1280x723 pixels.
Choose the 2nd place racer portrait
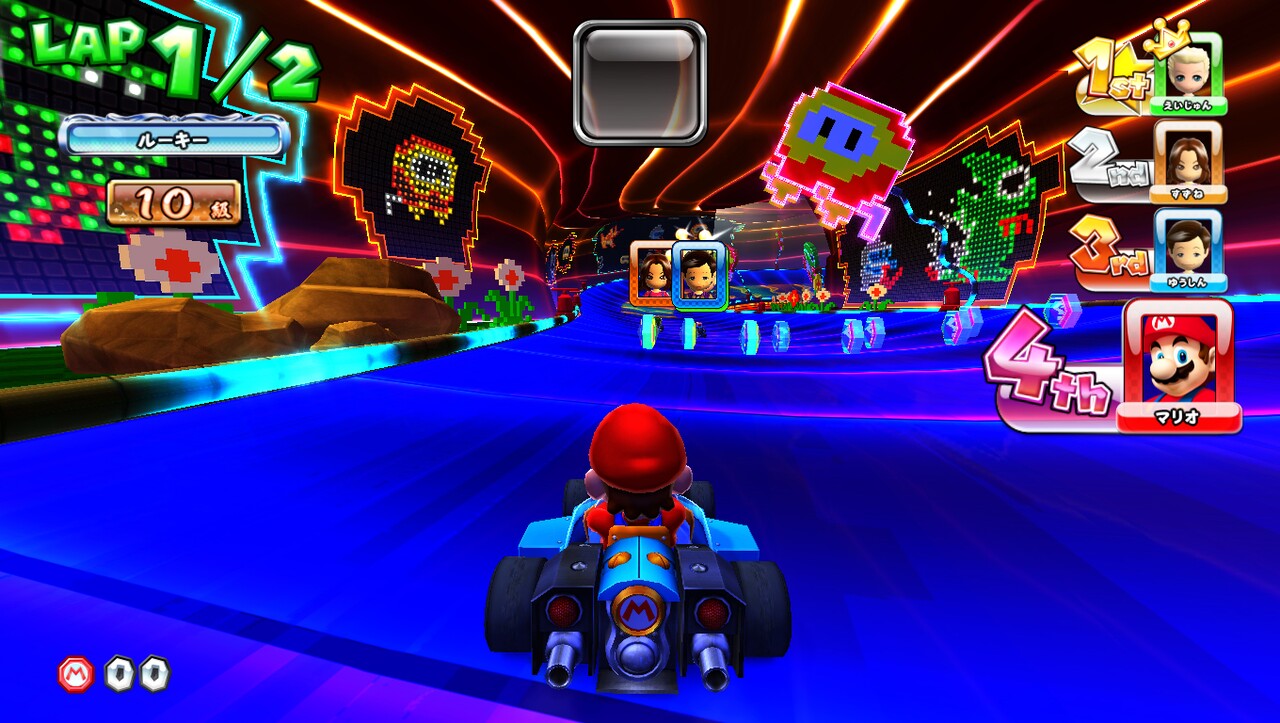[x=1189, y=158]
